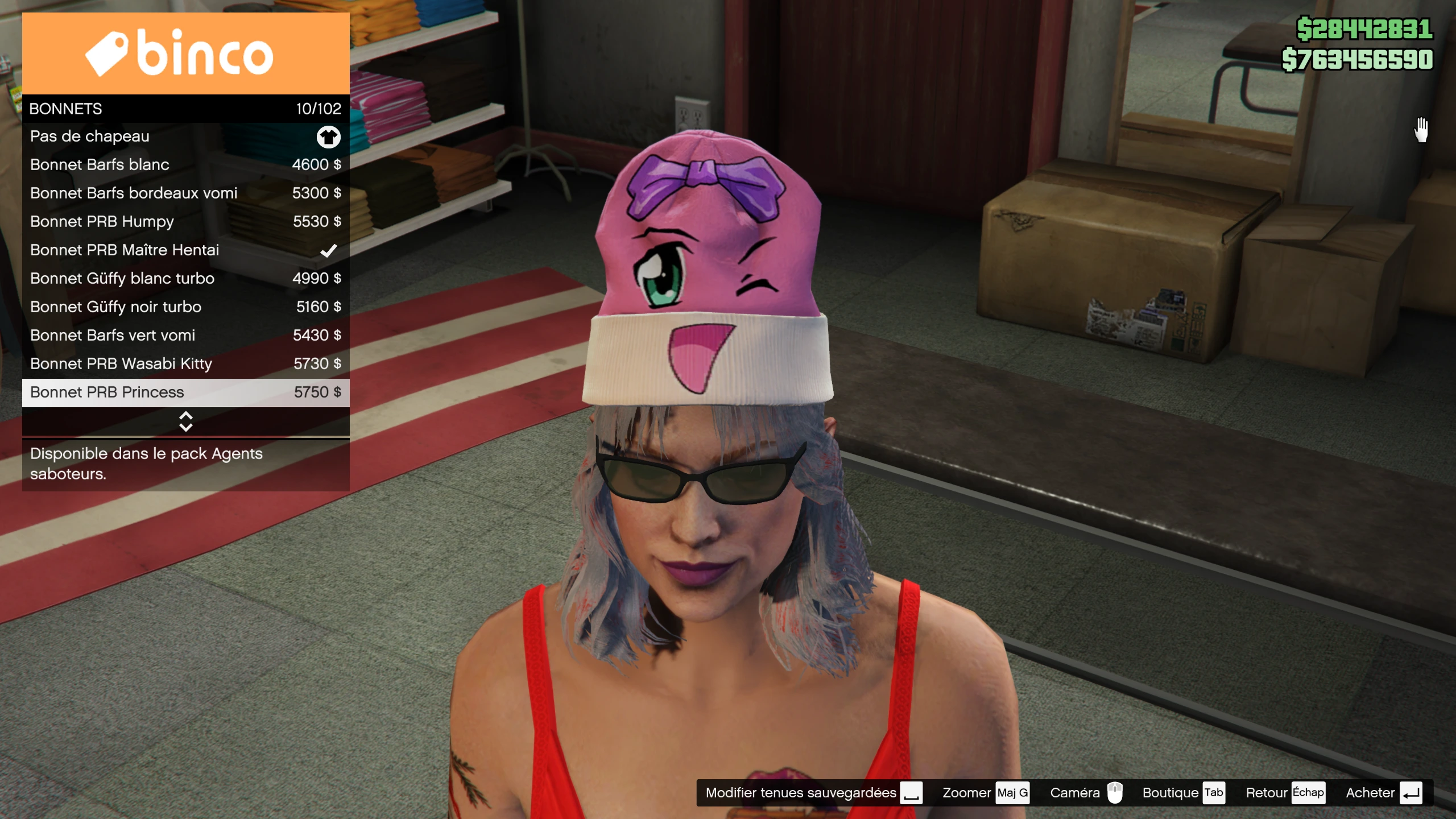This screenshot has width=1456, height=819.
Task: Select Bonnet Barfs bordeaux vomi
Action: click(185, 193)
